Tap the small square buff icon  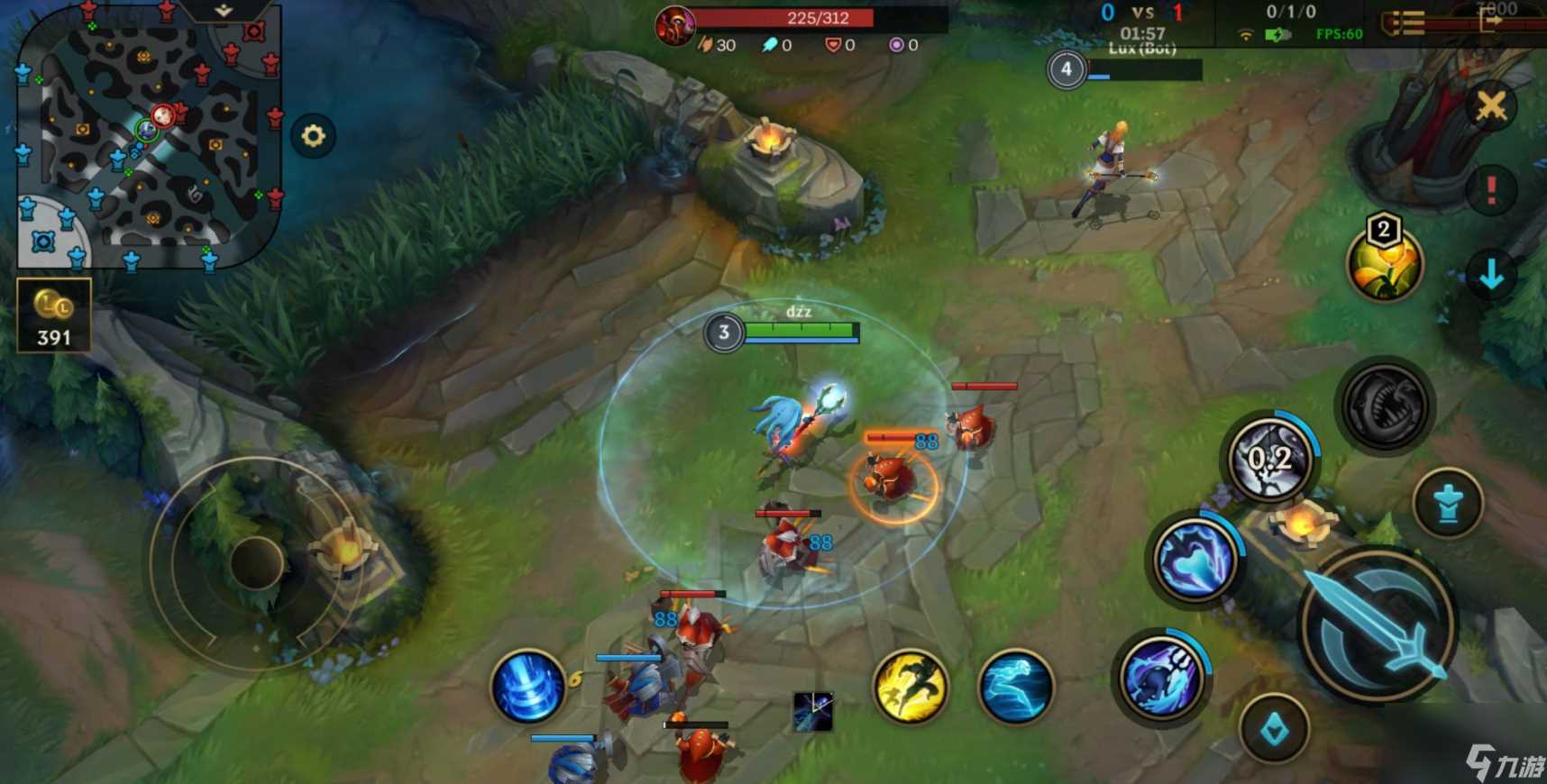tap(812, 711)
